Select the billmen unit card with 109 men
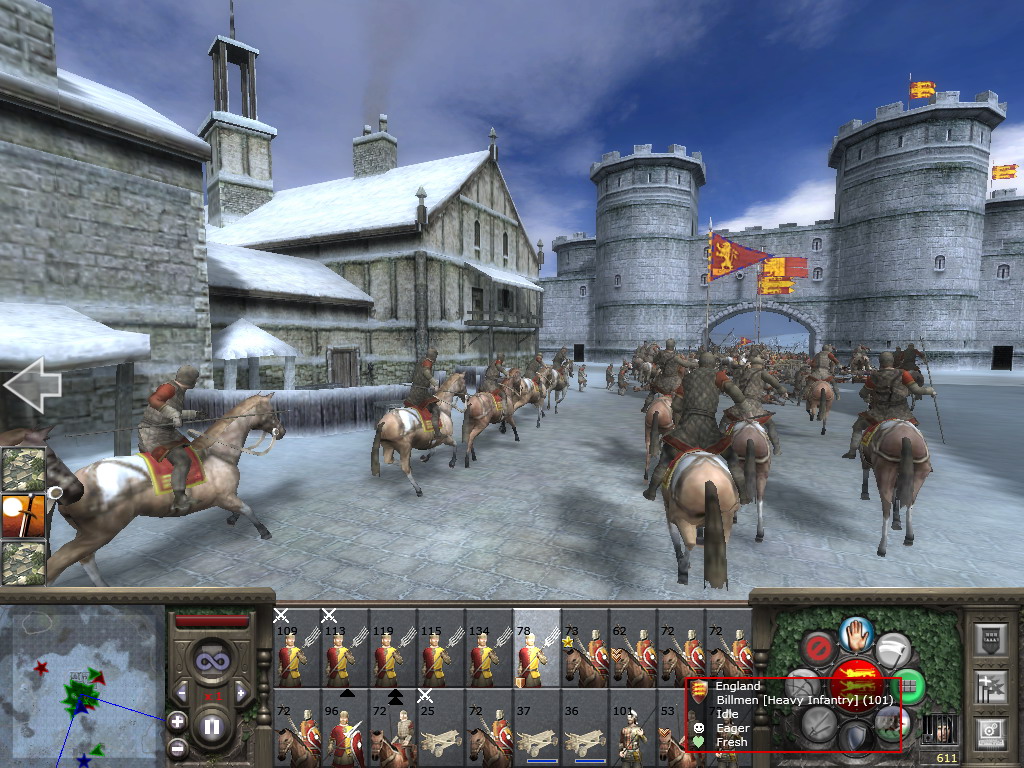 pos(296,648)
